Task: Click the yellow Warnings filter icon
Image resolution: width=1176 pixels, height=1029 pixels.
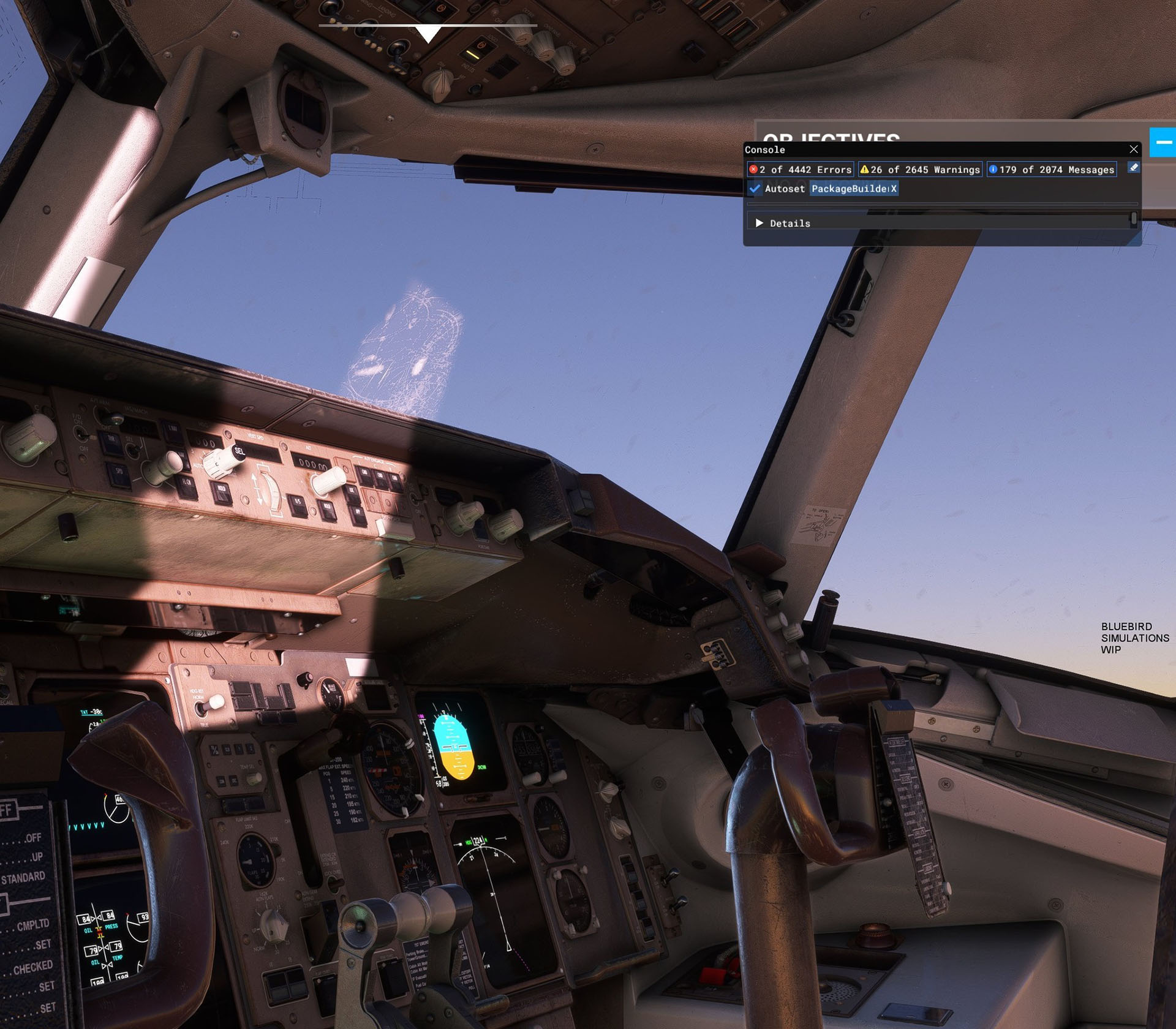Action: click(865, 170)
